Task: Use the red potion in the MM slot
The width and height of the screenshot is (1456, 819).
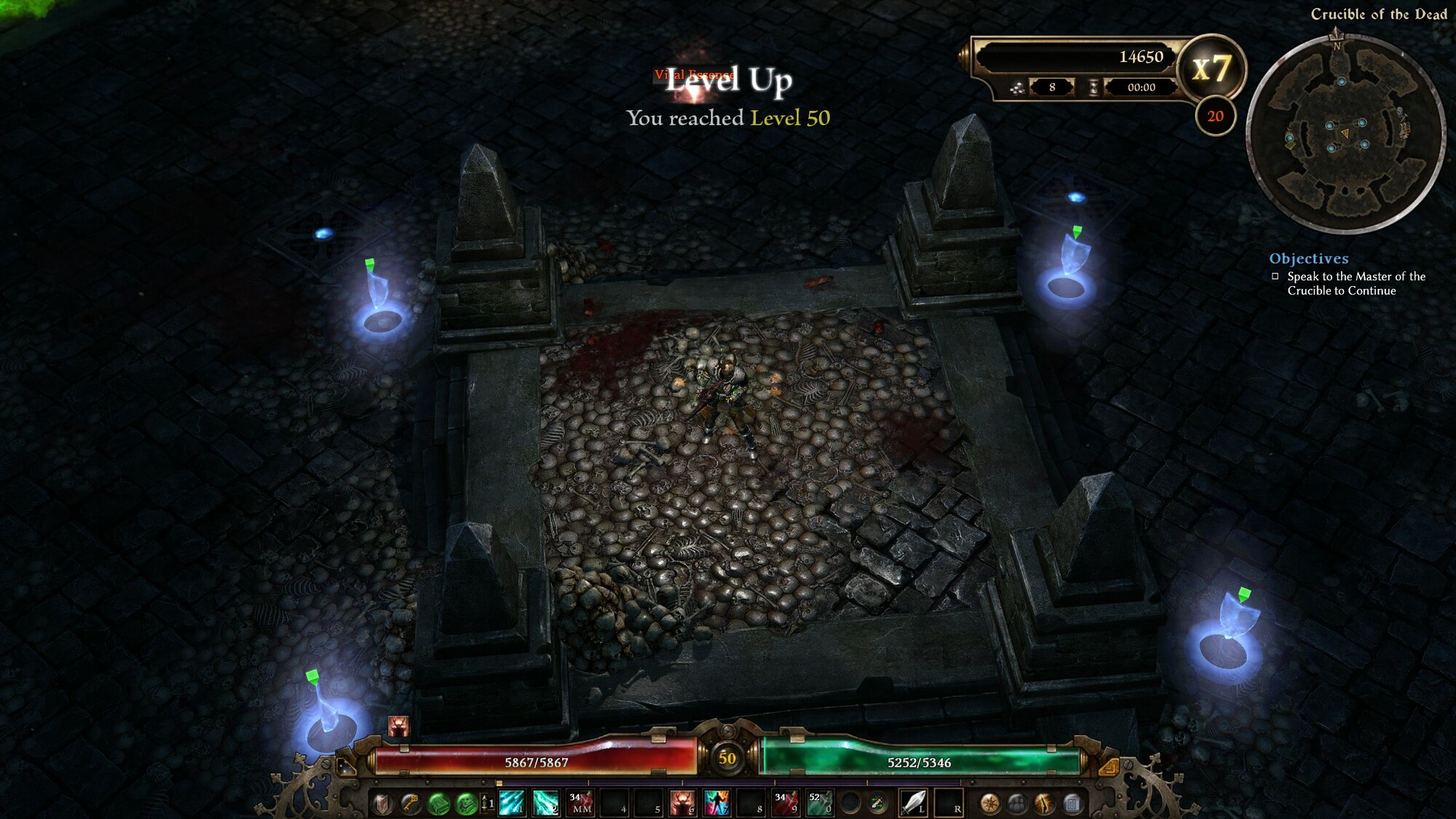Action: (581, 803)
